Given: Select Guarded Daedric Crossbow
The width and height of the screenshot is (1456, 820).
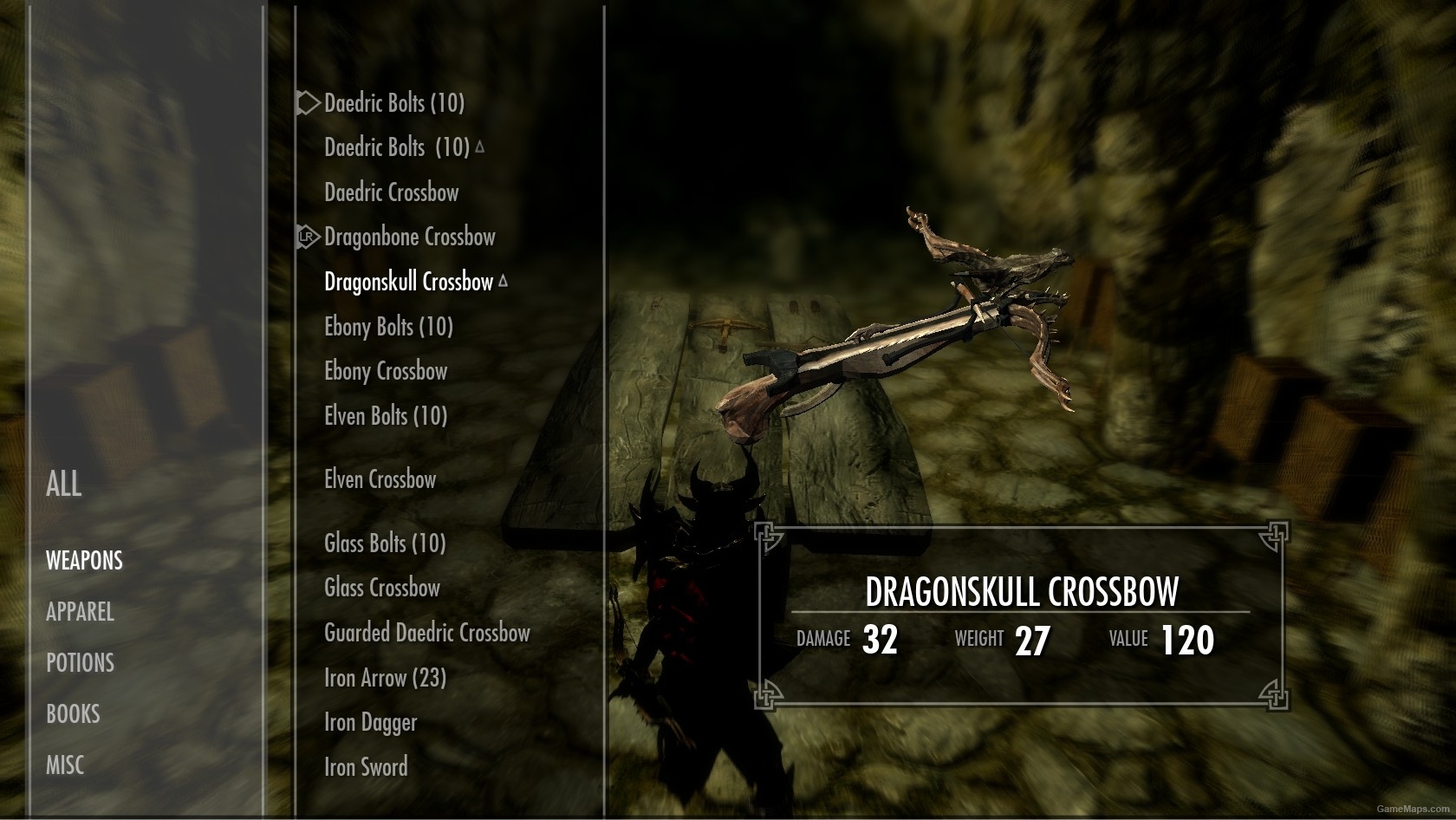Looking at the screenshot, I should pos(426,633).
